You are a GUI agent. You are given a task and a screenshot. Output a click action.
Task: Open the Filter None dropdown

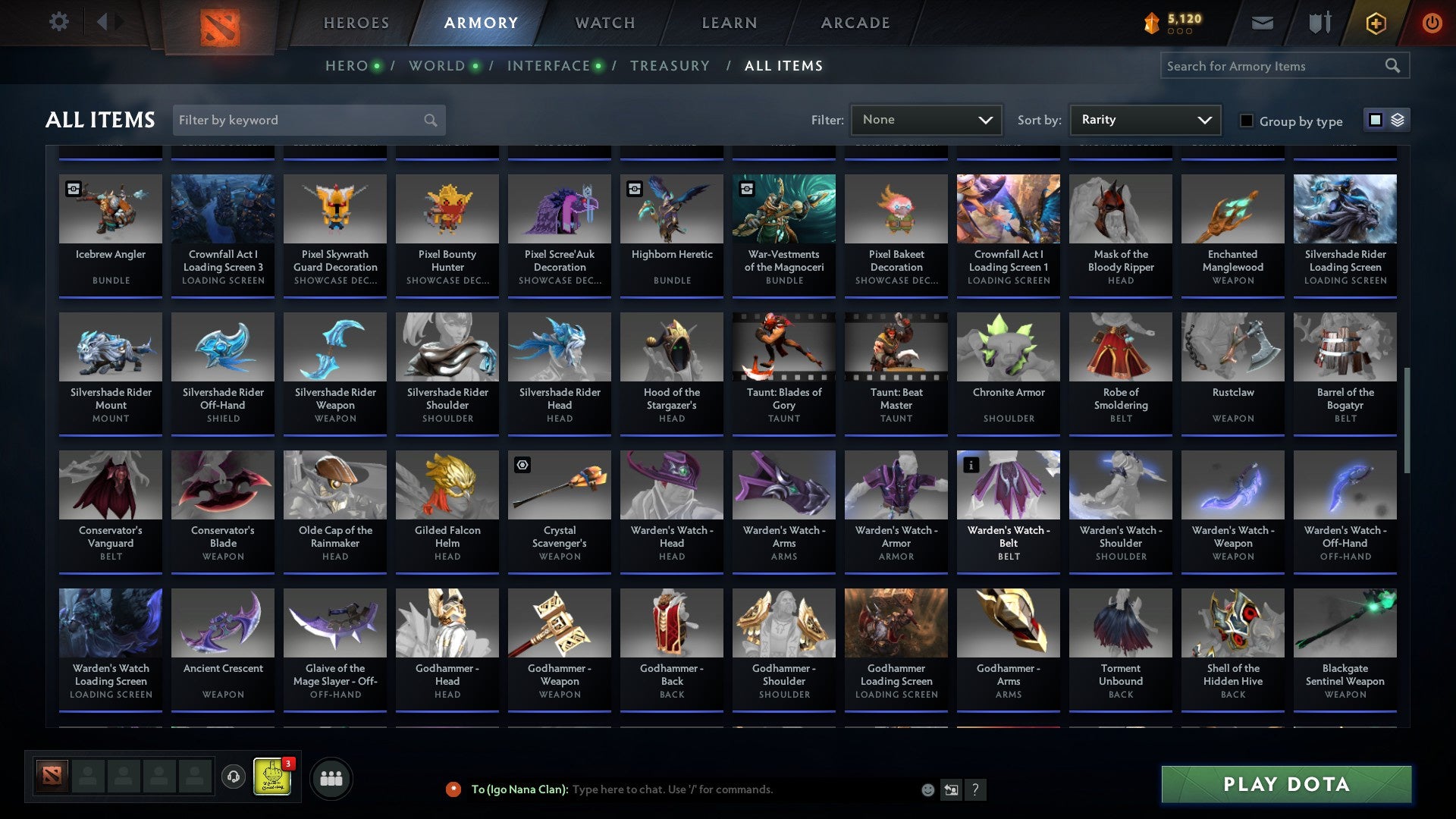click(x=926, y=119)
